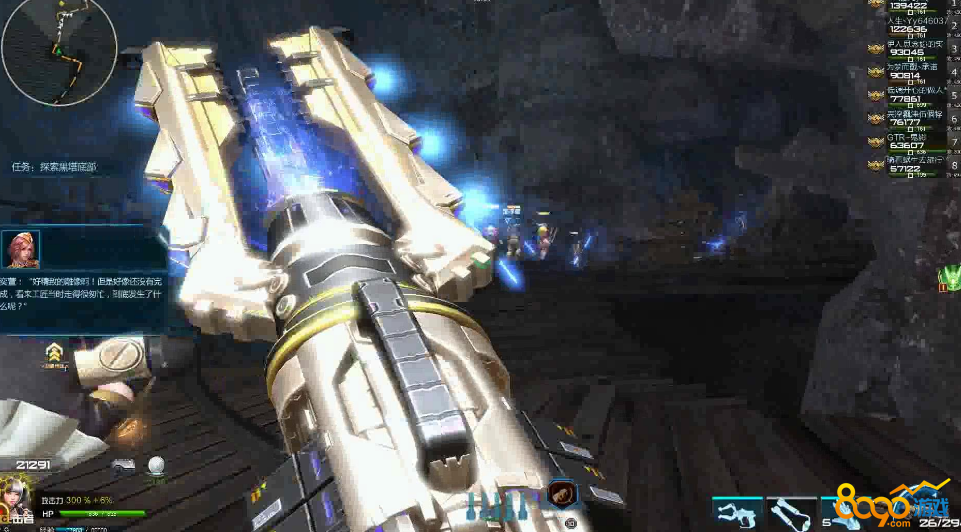The image size is (961, 532).
Task: Activate the round skill icon near crosshair
Action: (x=562, y=494)
